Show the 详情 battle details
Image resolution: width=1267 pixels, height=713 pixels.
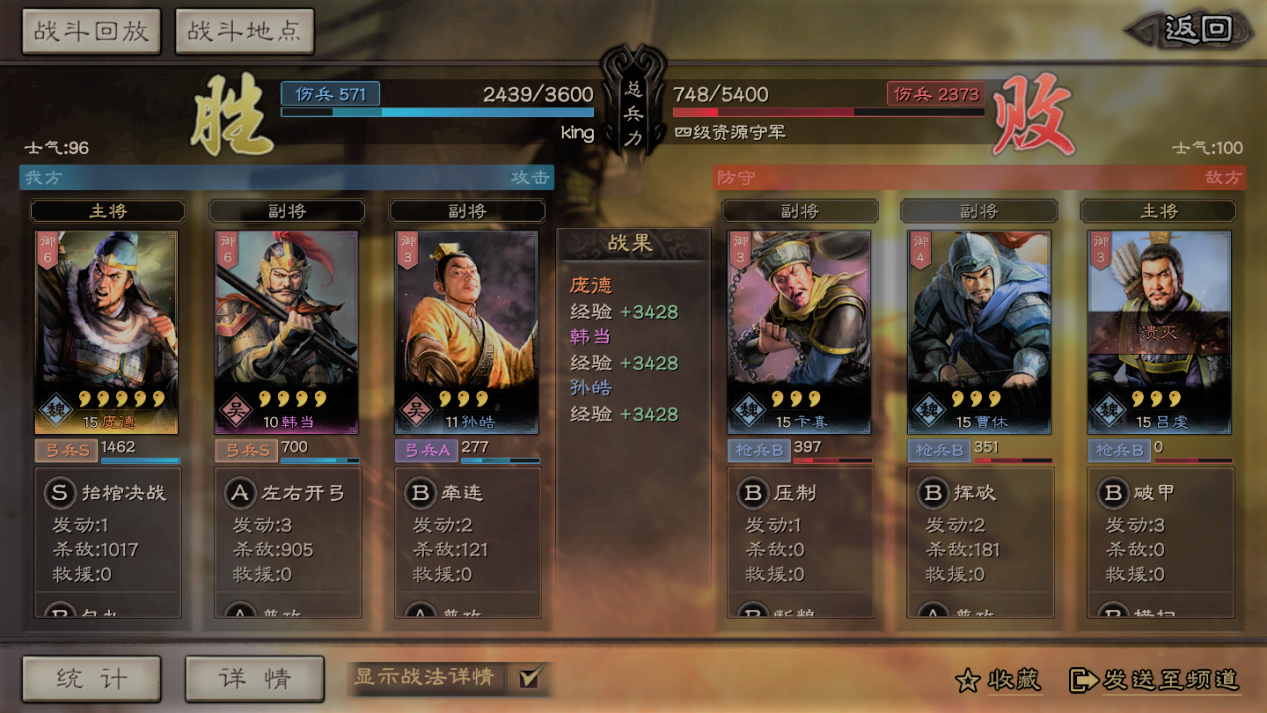click(254, 679)
